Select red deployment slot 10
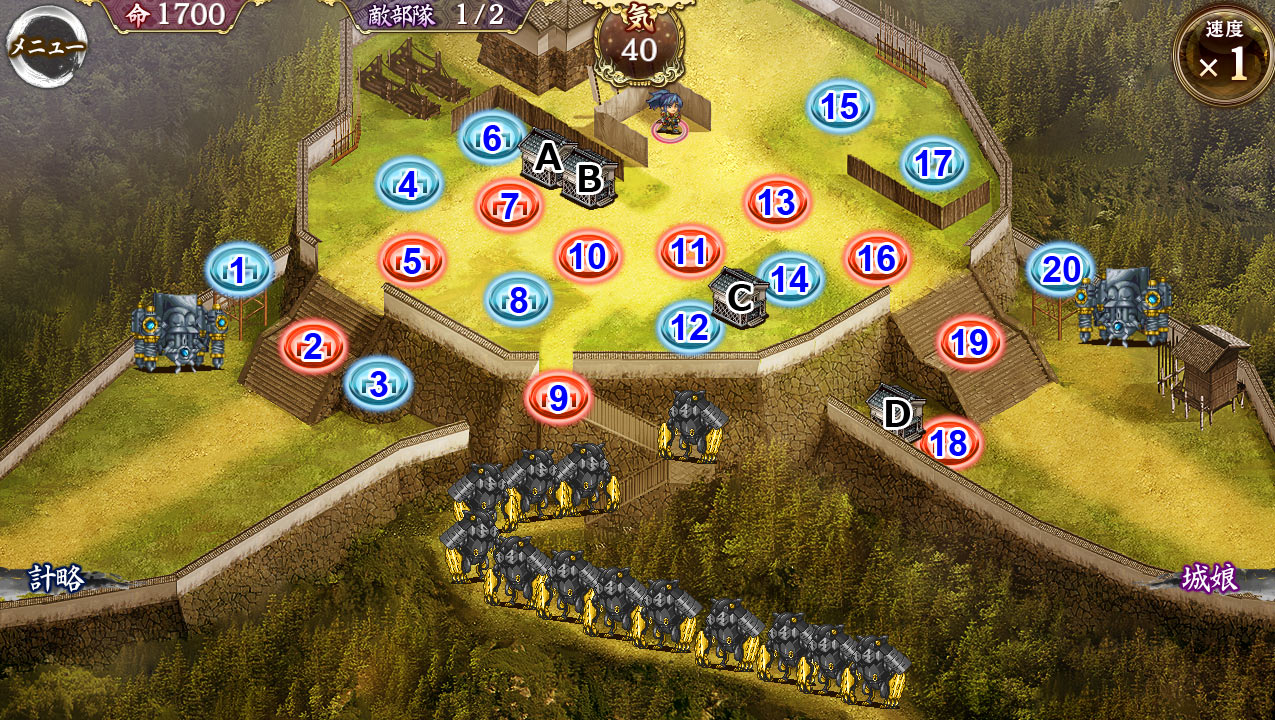 coord(588,257)
